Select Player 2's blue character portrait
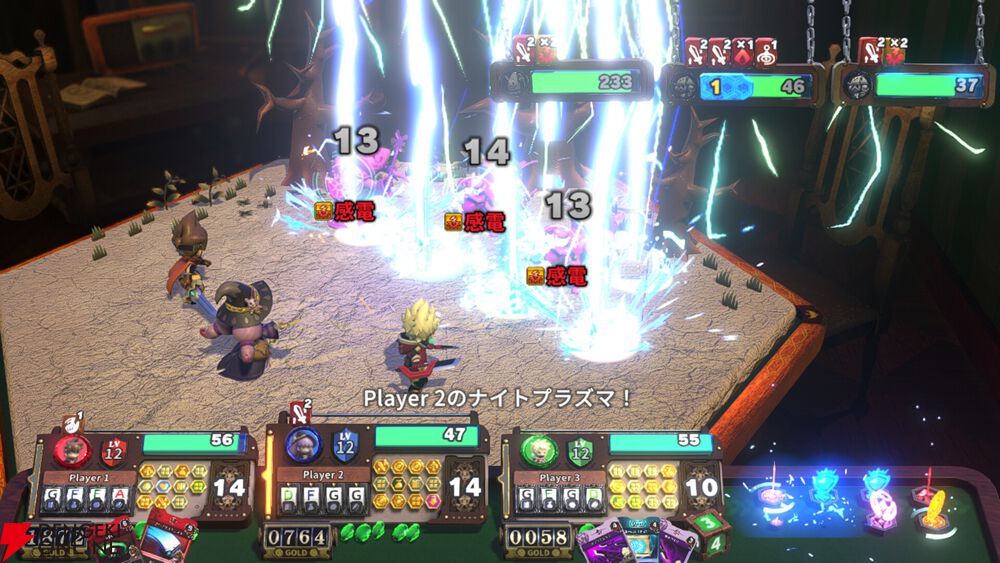Viewport: 1000px width, 563px height. [302, 444]
